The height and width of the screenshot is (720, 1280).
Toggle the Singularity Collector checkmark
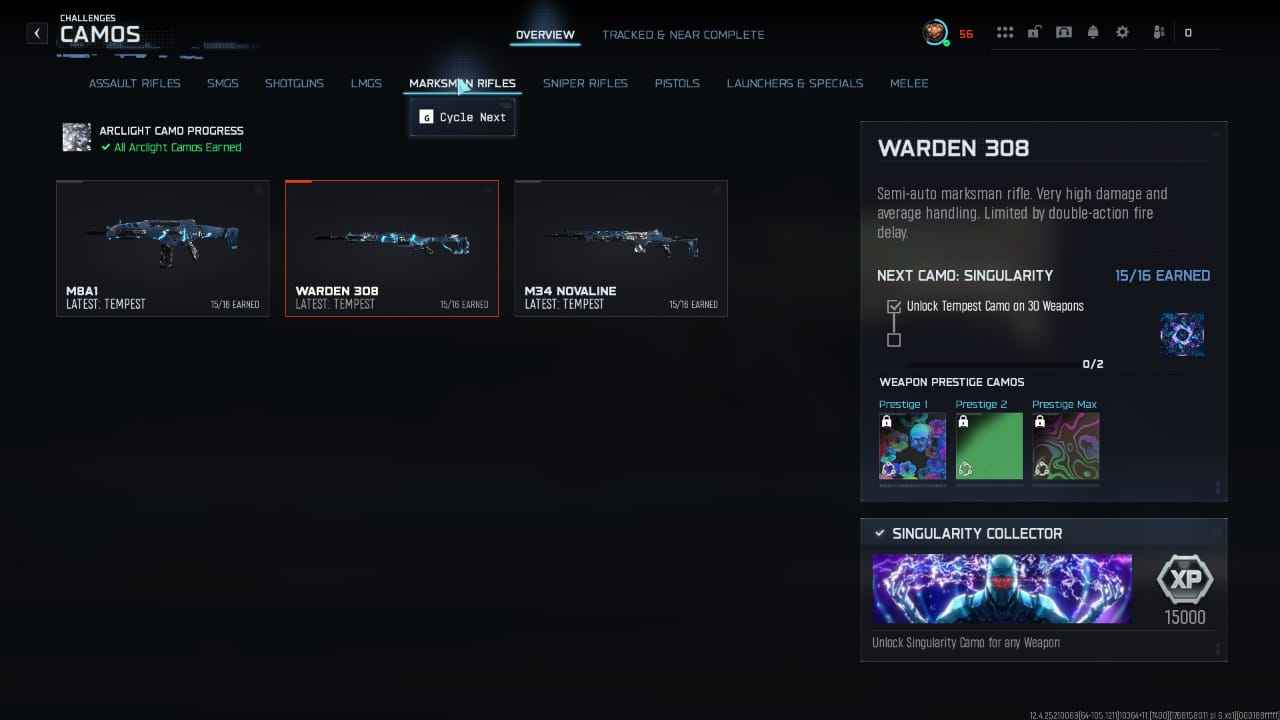pos(880,533)
